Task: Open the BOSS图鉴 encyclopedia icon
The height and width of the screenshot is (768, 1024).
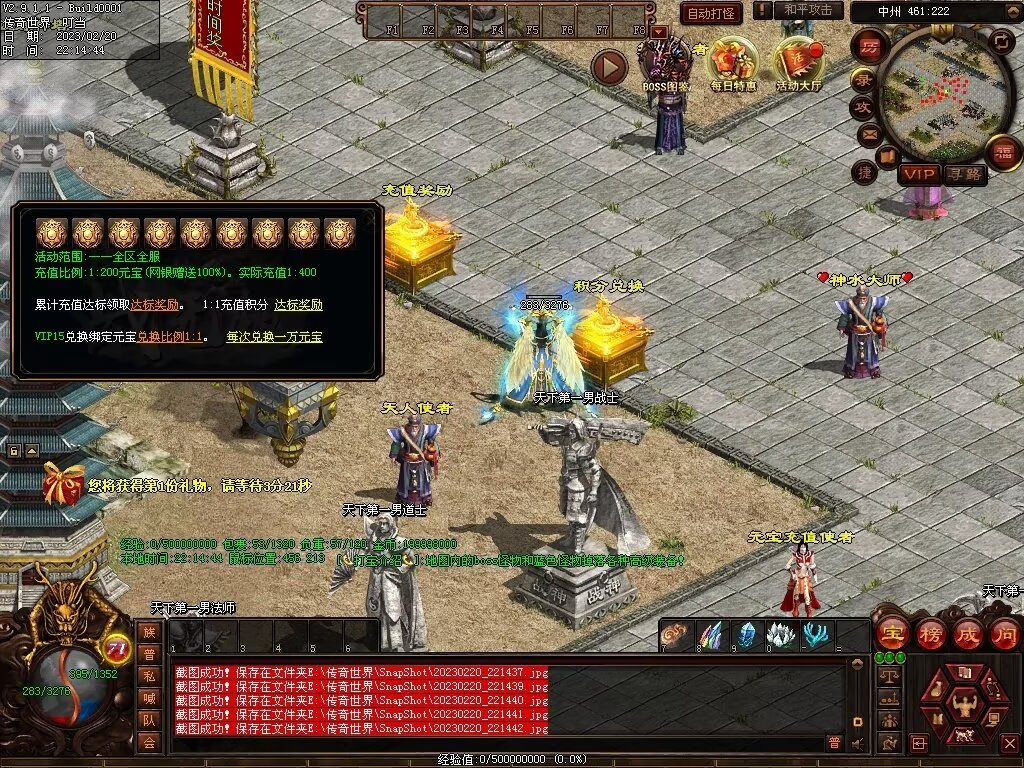Action: click(666, 62)
